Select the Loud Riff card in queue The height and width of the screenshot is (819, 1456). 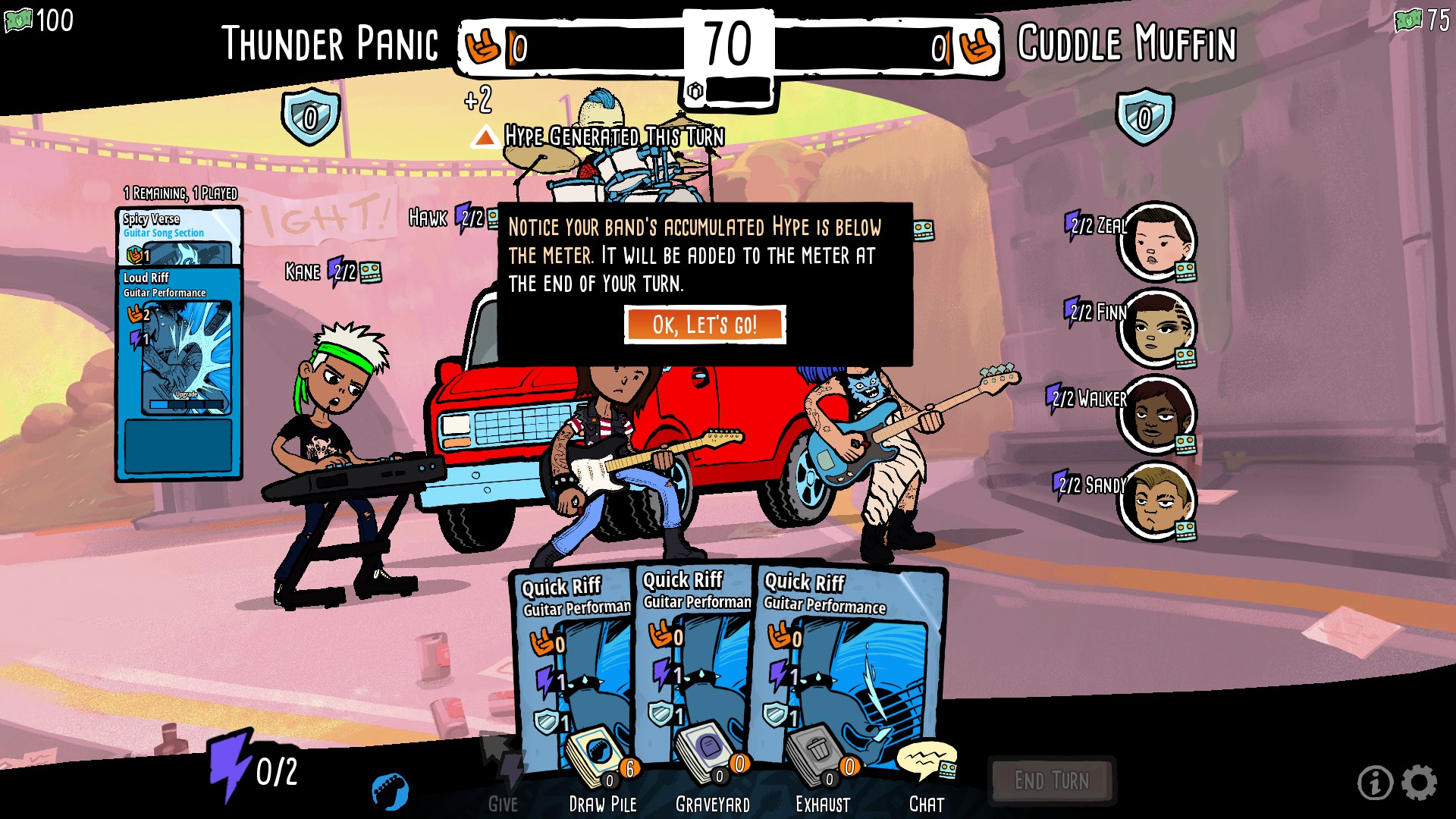[180, 341]
